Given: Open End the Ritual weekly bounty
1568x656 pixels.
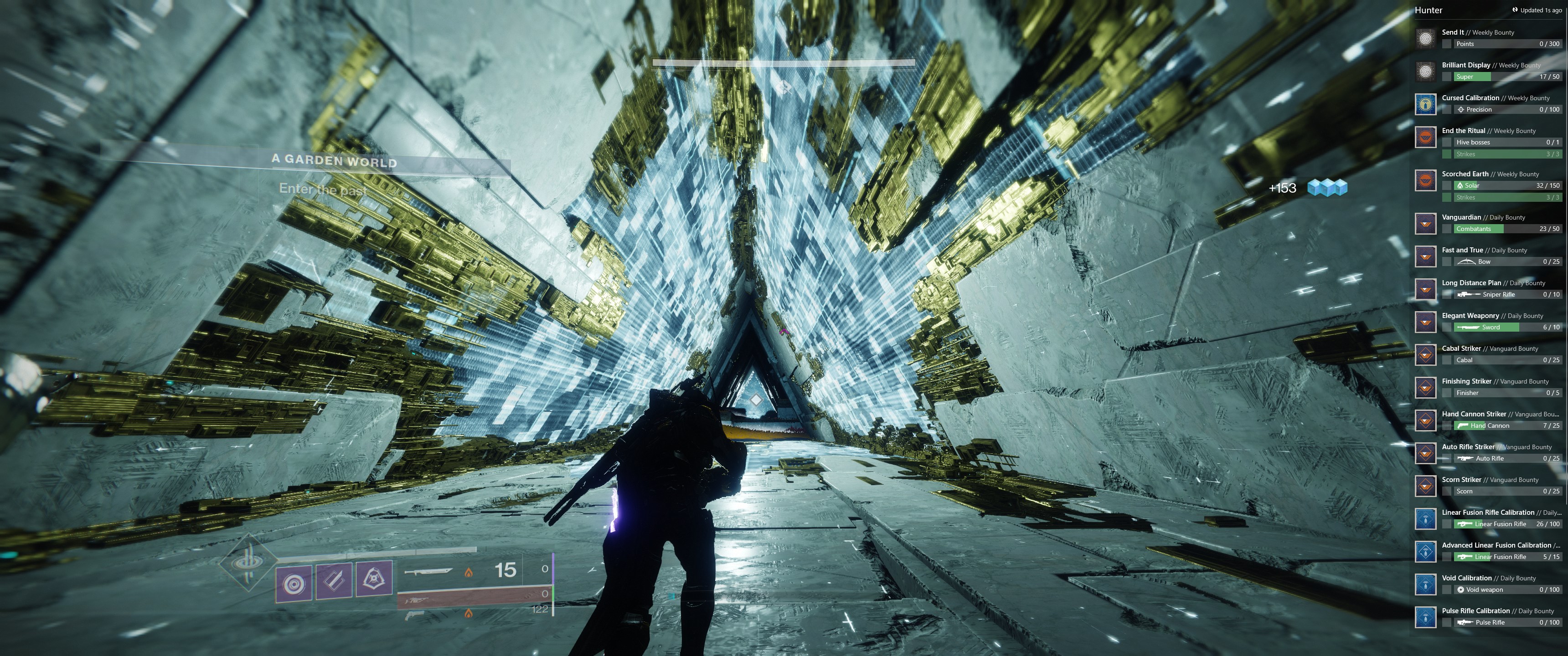Looking at the screenshot, I should [1488, 143].
